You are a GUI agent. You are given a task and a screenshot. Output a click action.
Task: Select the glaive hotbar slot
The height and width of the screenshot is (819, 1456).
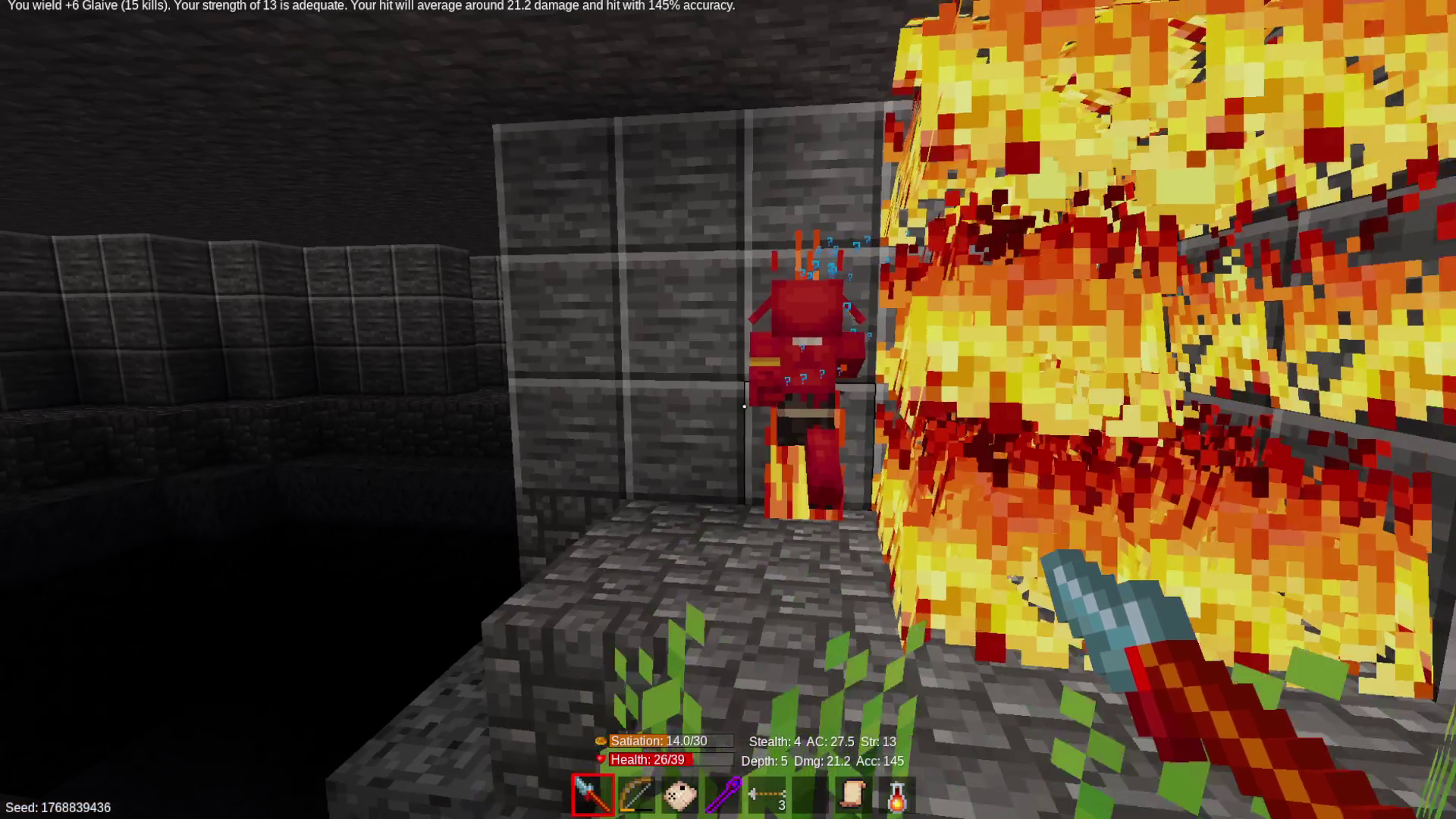pyautogui.click(x=593, y=795)
